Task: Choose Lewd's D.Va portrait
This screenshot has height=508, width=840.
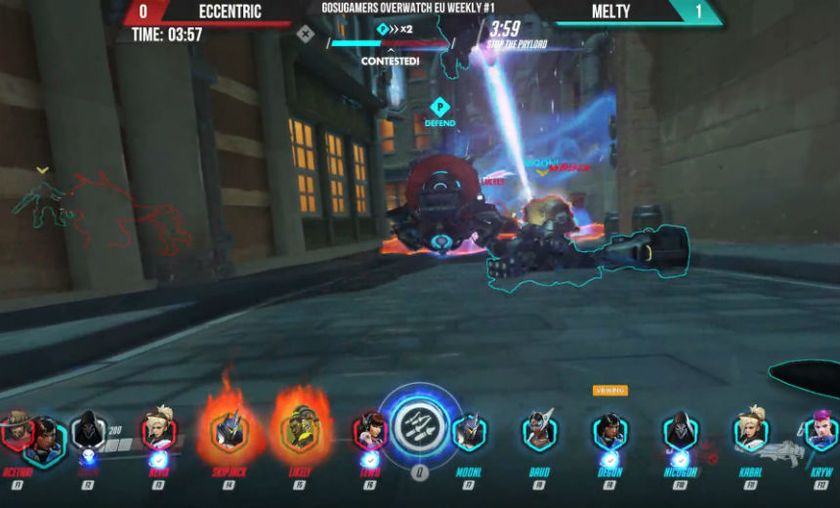Action: [370, 433]
